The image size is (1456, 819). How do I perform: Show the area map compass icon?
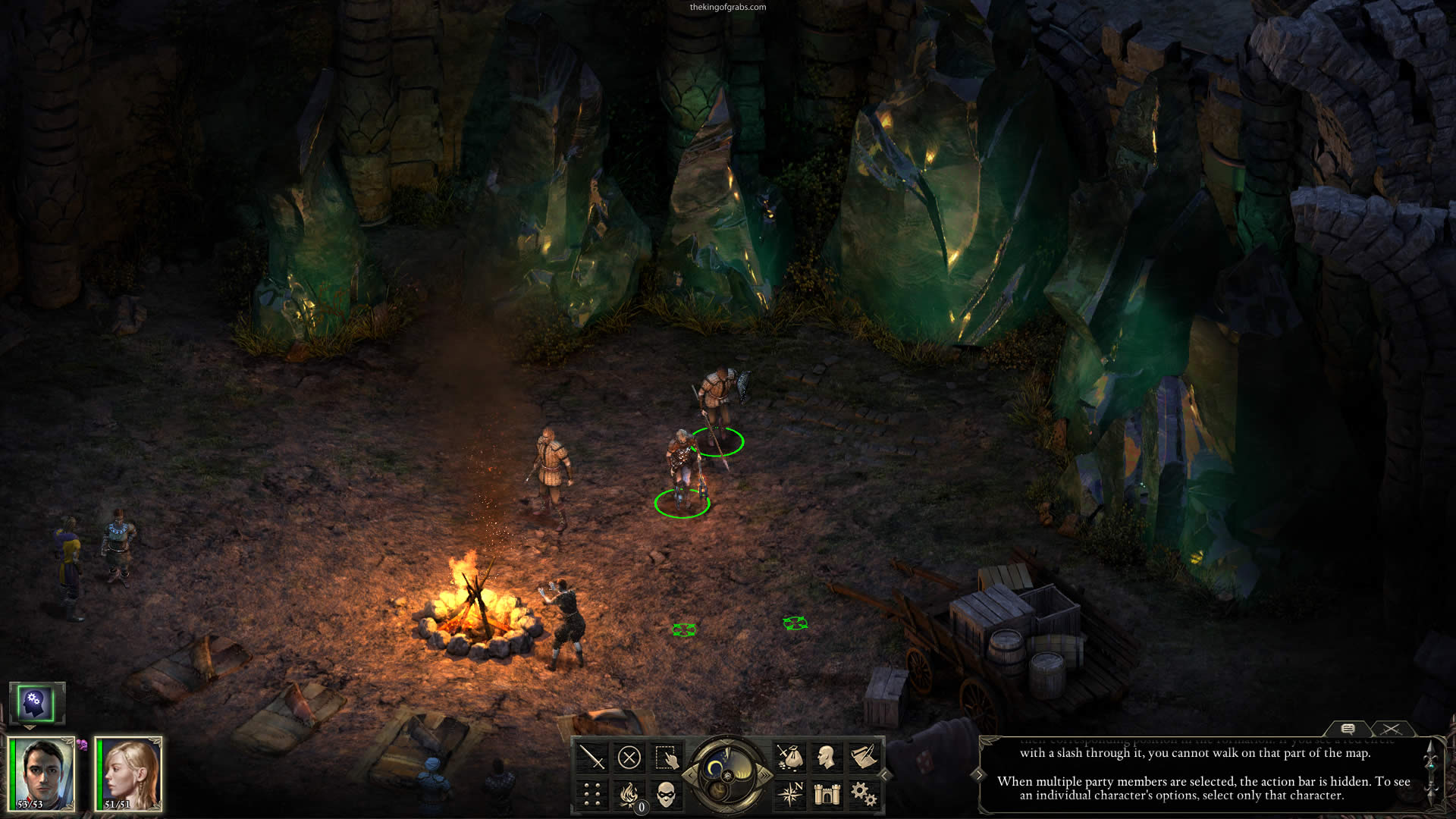[789, 794]
